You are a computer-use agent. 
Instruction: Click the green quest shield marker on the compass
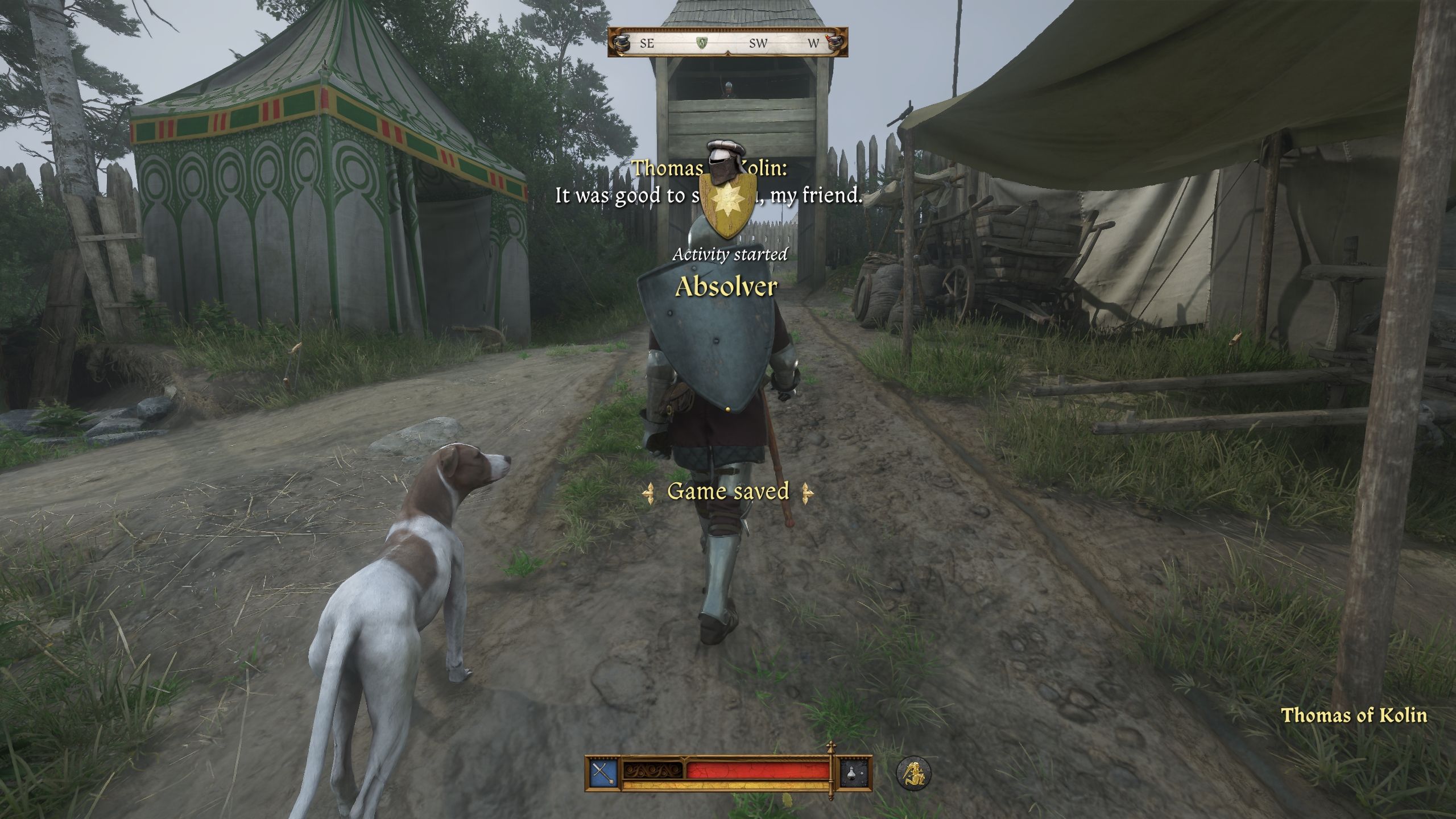click(x=703, y=43)
